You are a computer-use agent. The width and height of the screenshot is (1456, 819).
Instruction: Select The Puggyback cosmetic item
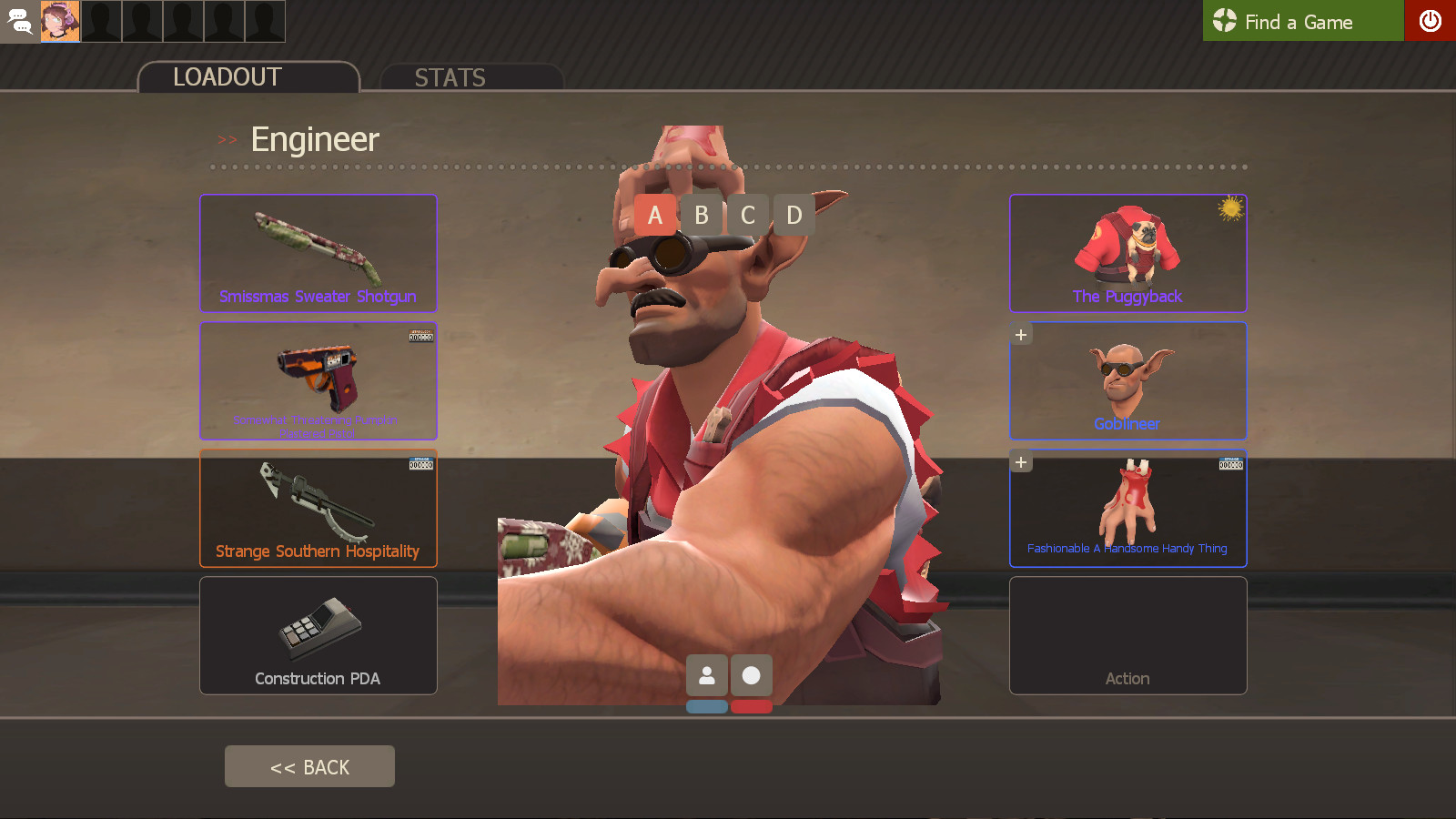1127,253
